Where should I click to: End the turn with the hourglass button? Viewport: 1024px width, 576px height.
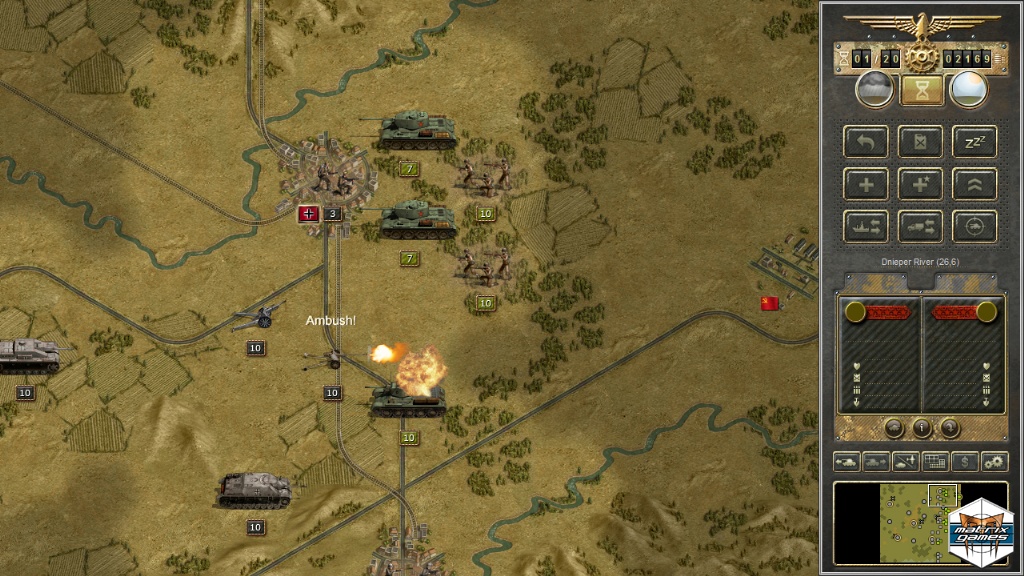tap(920, 90)
